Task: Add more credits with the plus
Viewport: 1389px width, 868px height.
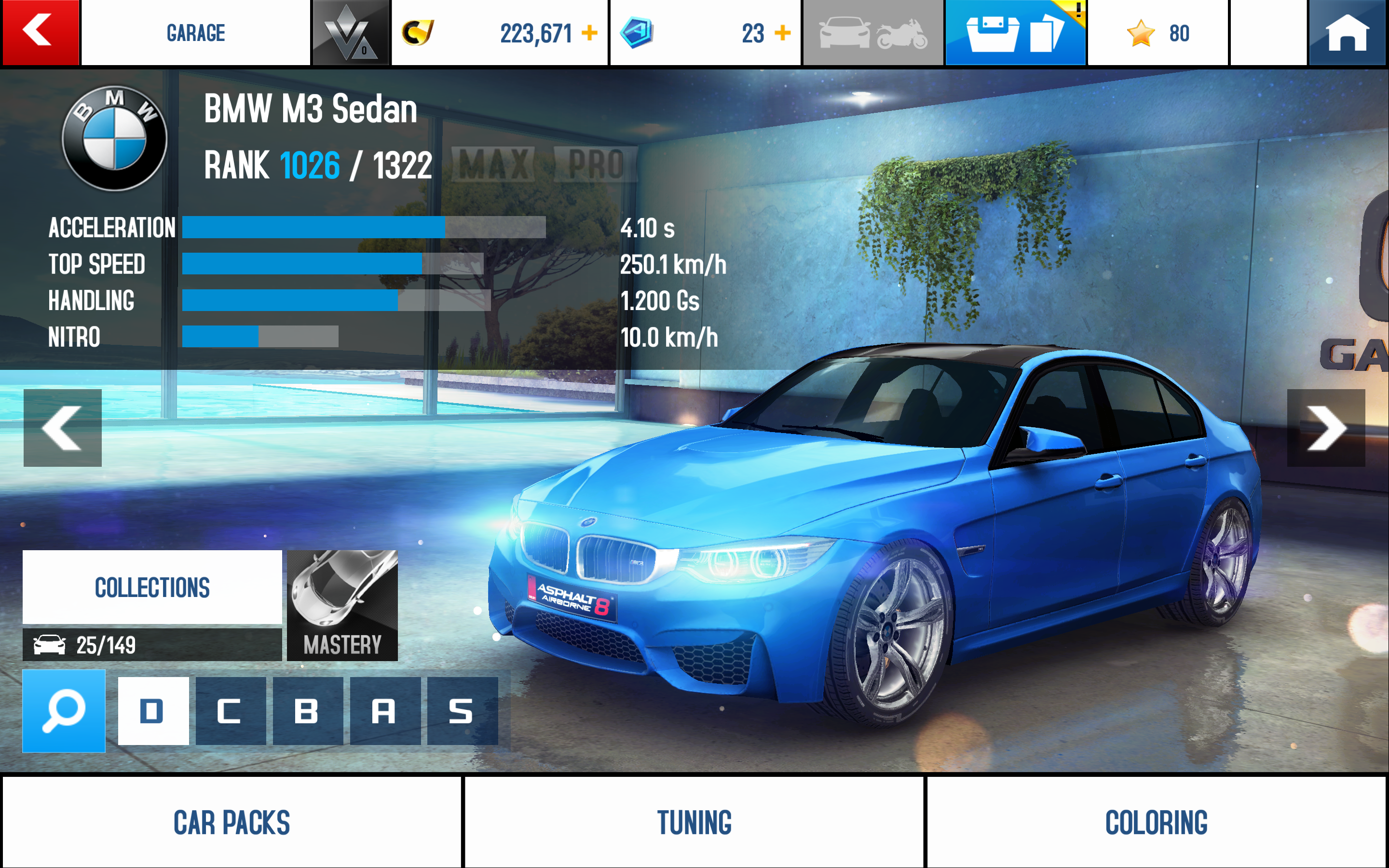Action: click(589, 33)
